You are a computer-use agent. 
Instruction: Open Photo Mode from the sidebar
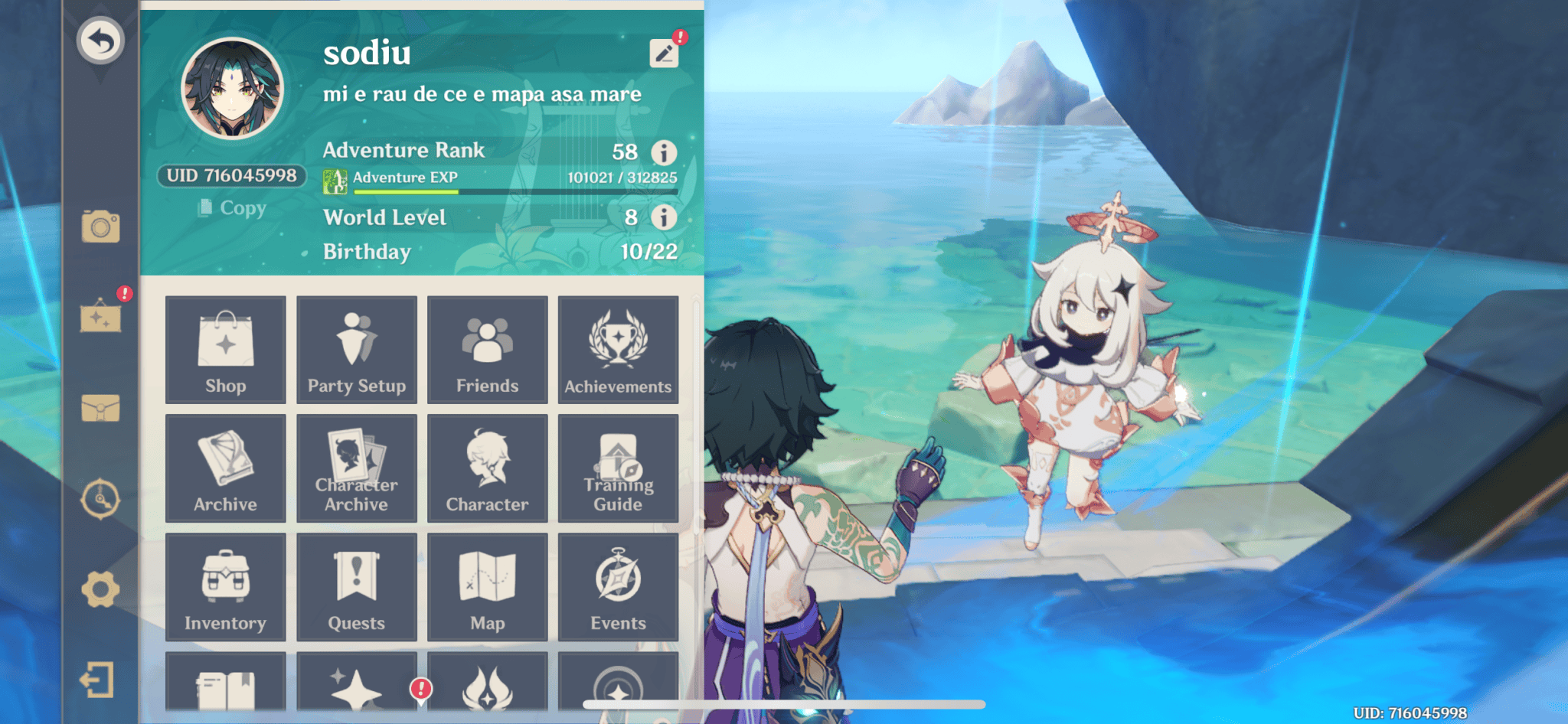pyautogui.click(x=102, y=226)
